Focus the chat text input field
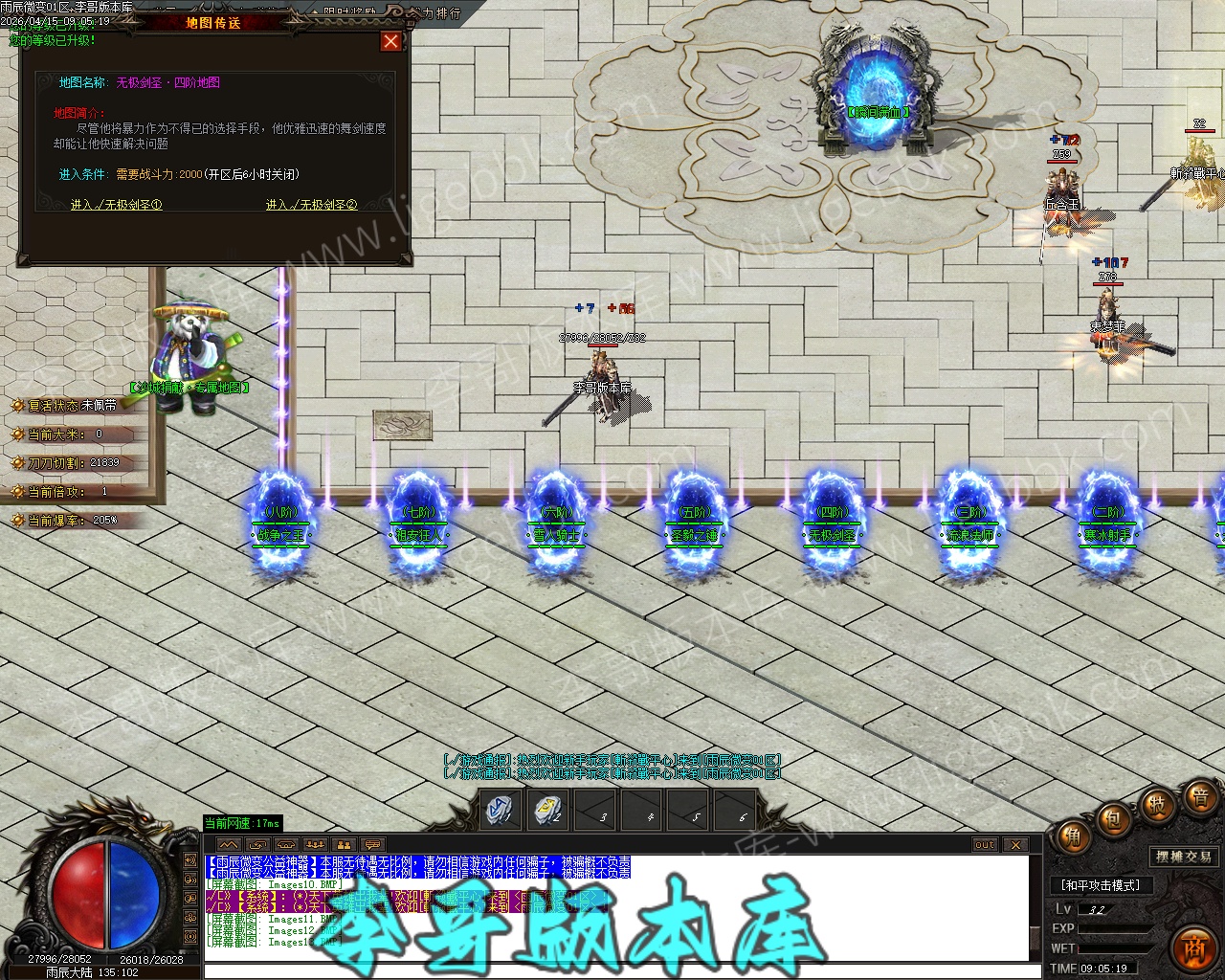The width and height of the screenshot is (1225, 980). (x=612, y=971)
